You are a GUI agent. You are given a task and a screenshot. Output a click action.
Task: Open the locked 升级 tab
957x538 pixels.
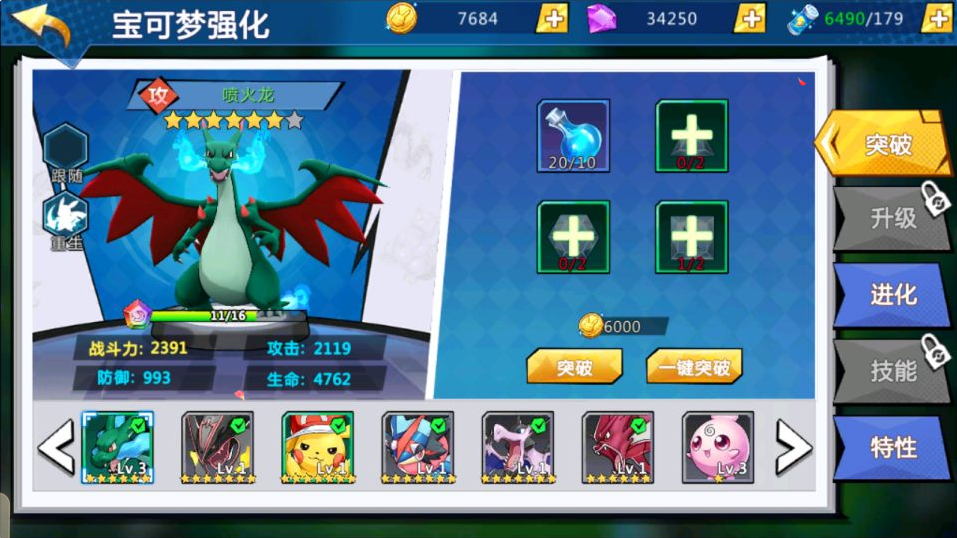(x=890, y=217)
